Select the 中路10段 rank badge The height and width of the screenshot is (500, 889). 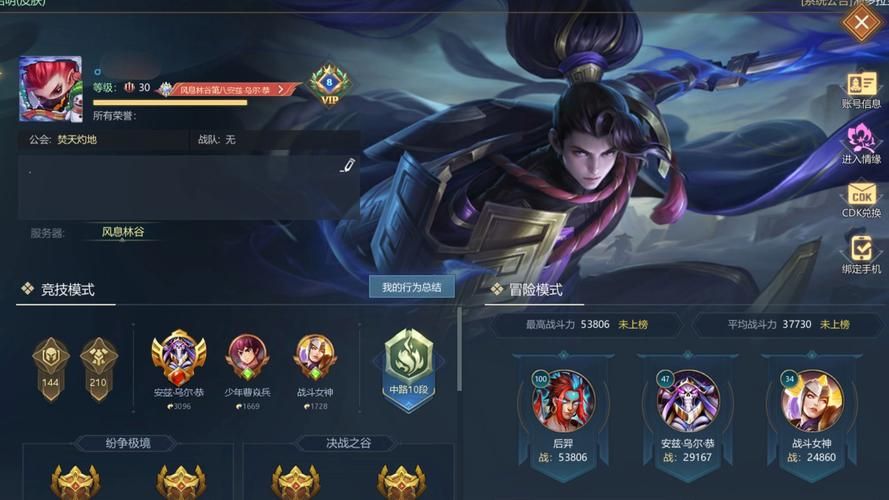(x=408, y=365)
